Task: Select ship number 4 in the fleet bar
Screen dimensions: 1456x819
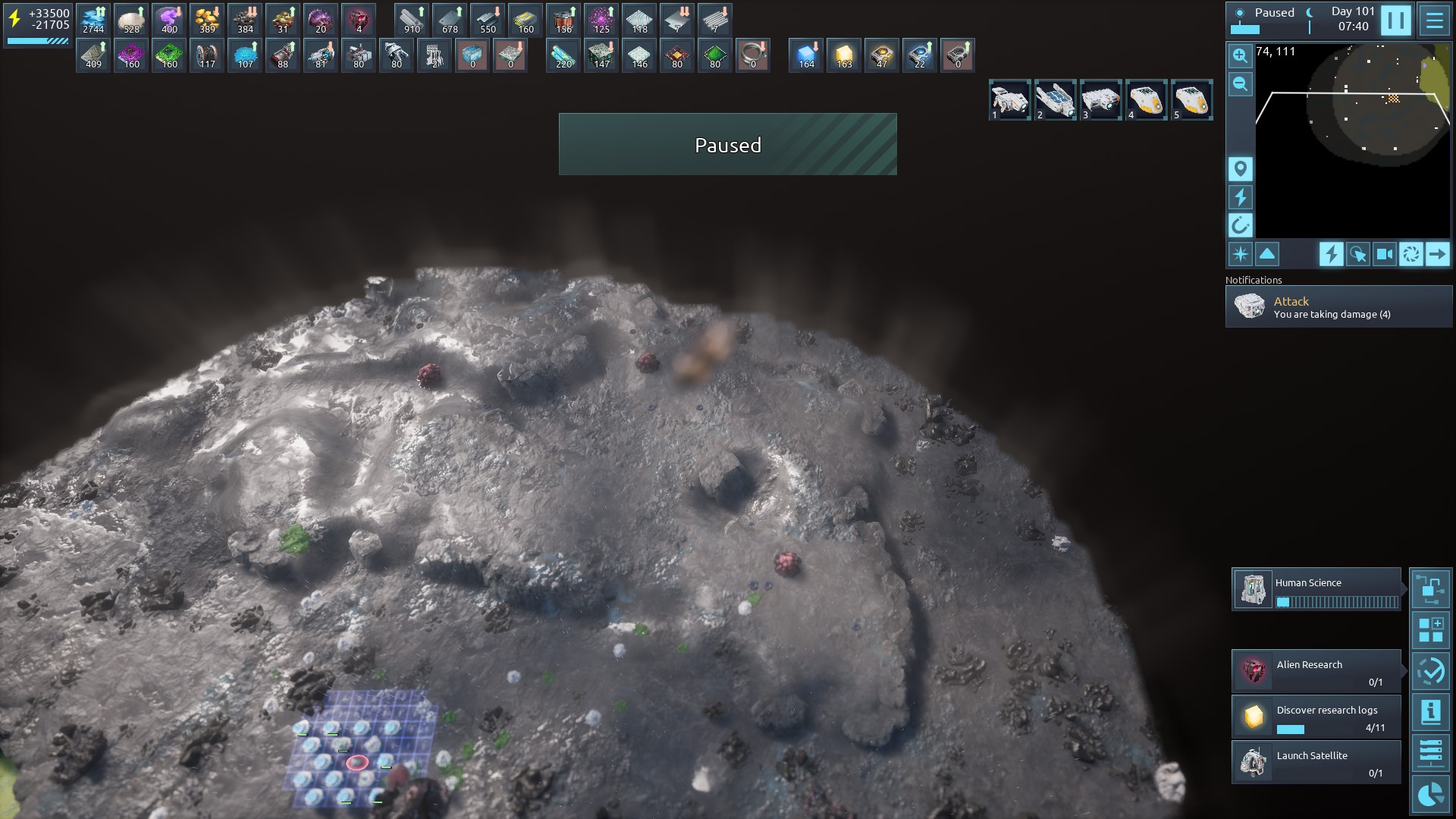Action: (x=1146, y=100)
